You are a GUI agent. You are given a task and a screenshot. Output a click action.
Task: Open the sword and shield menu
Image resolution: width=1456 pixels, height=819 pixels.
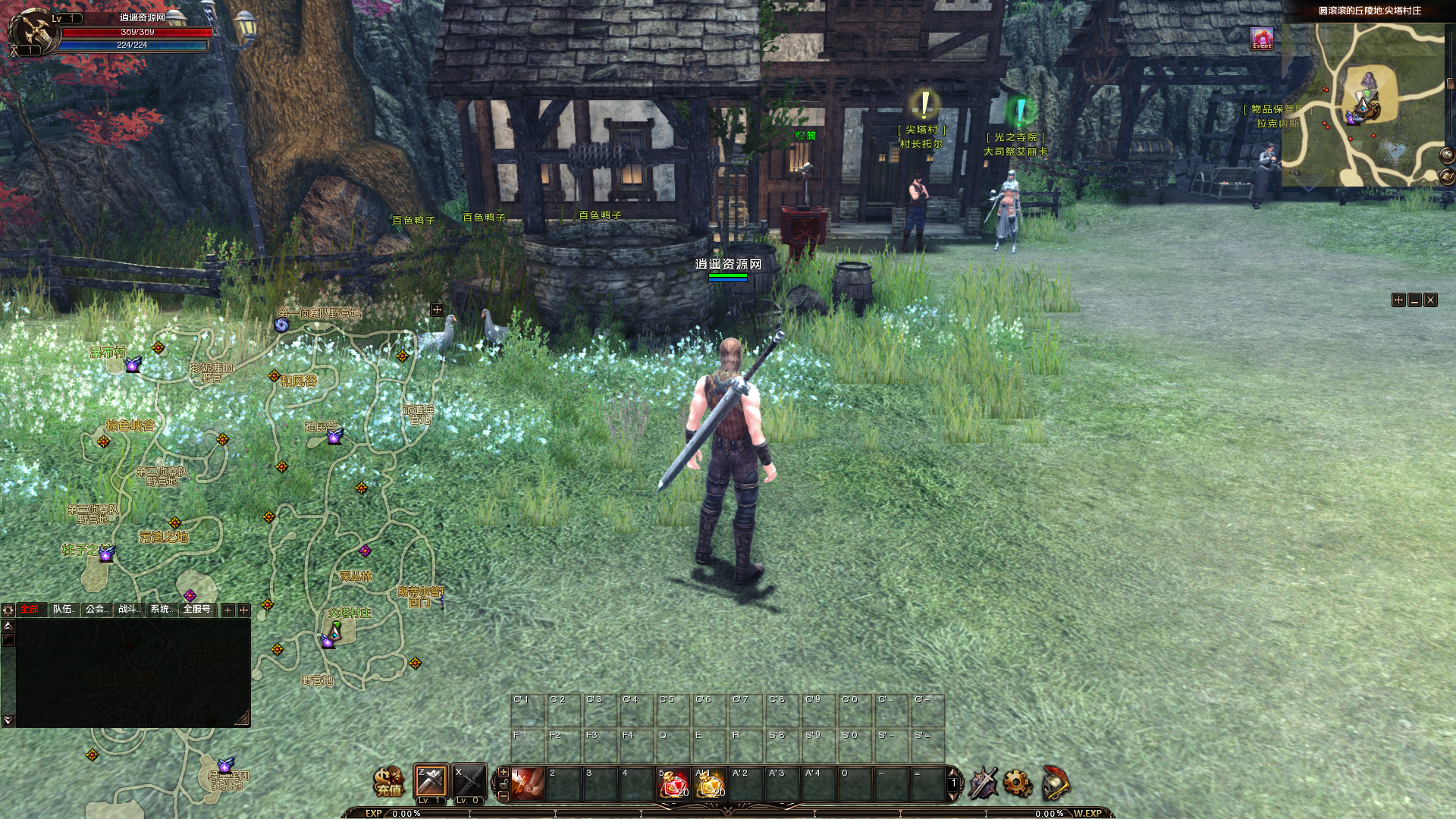pyautogui.click(x=984, y=783)
